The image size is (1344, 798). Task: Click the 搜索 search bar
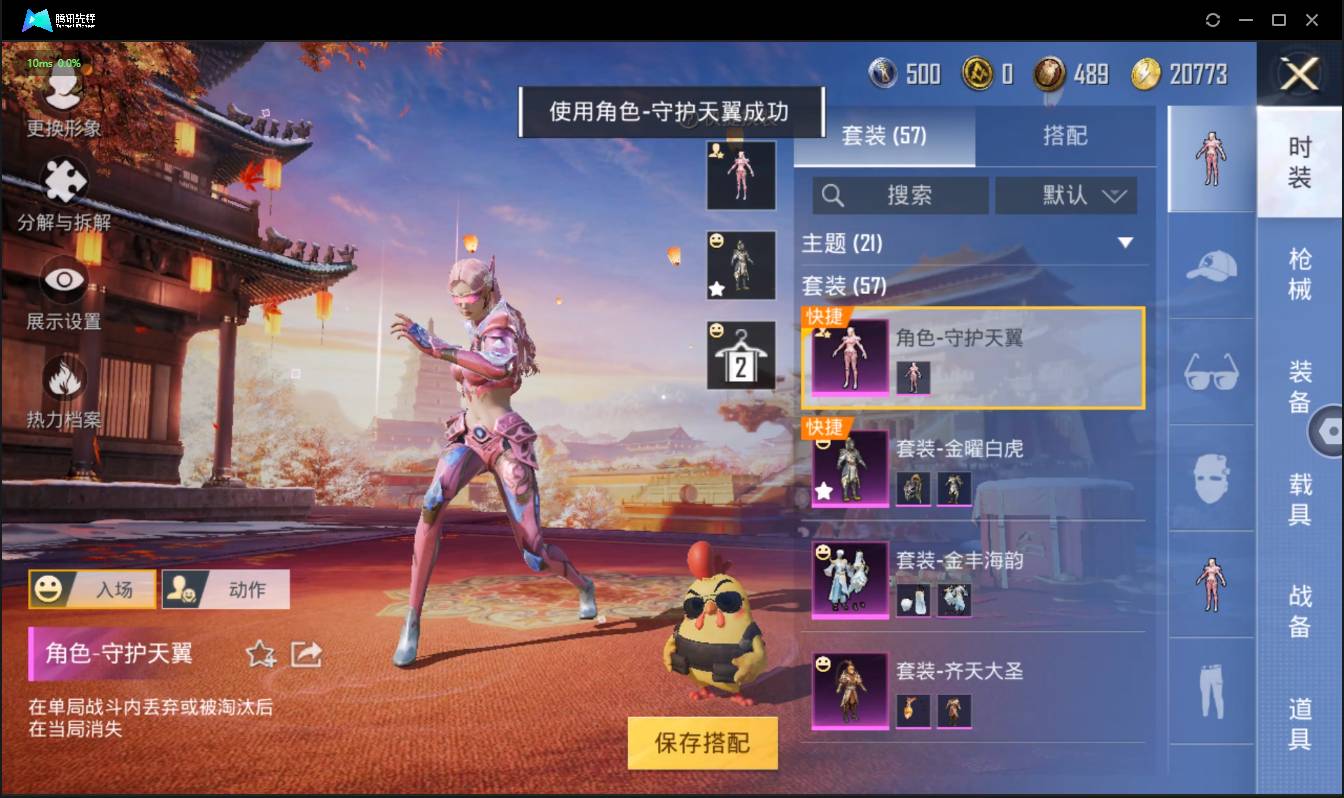900,196
